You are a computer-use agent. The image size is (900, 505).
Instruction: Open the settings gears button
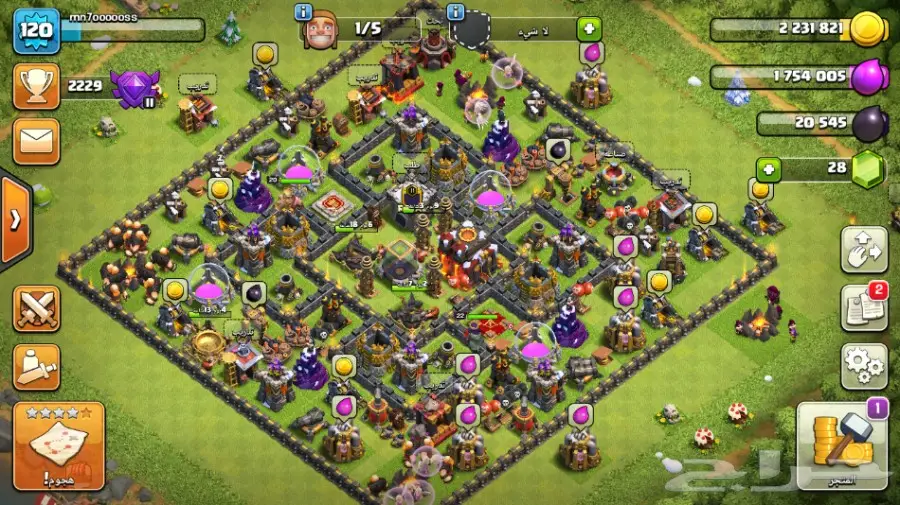click(x=863, y=366)
